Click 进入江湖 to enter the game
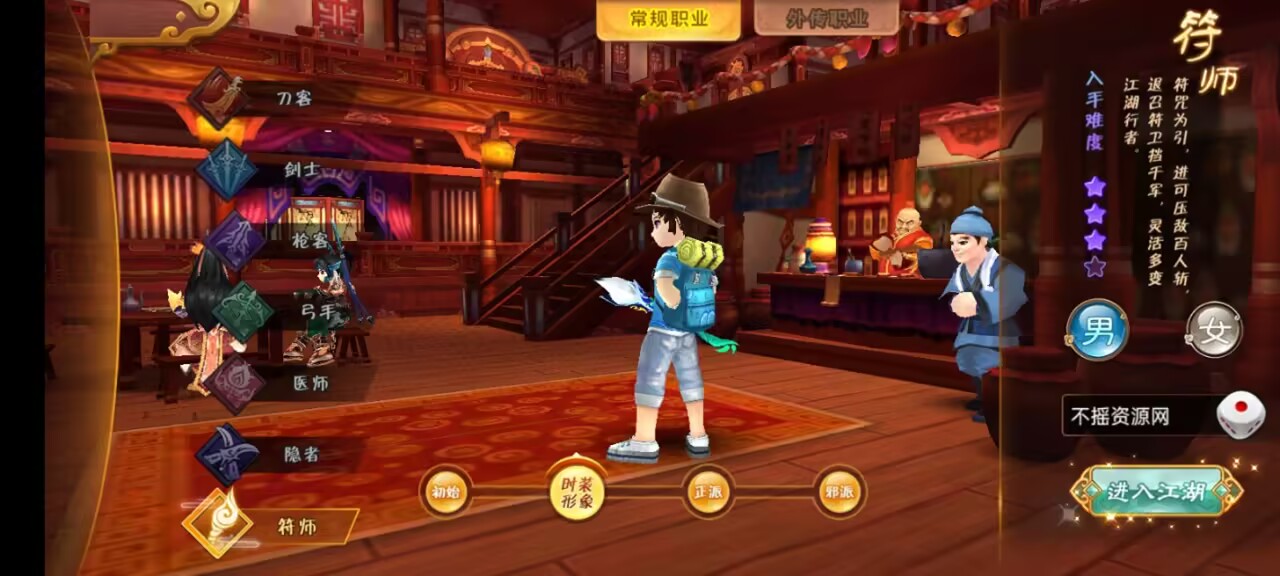This screenshot has width=1280, height=576. click(1155, 491)
